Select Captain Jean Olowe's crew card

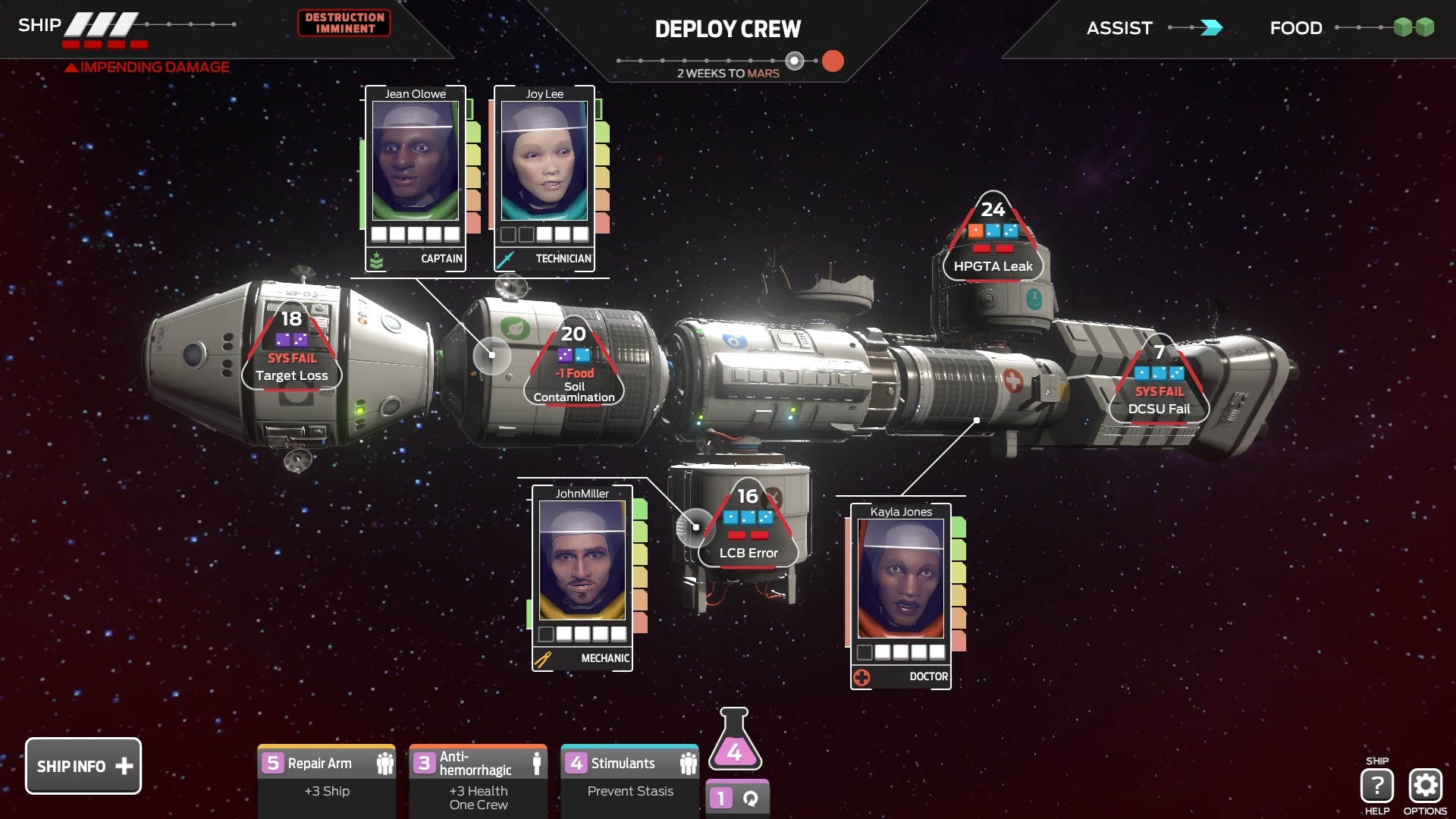click(416, 178)
